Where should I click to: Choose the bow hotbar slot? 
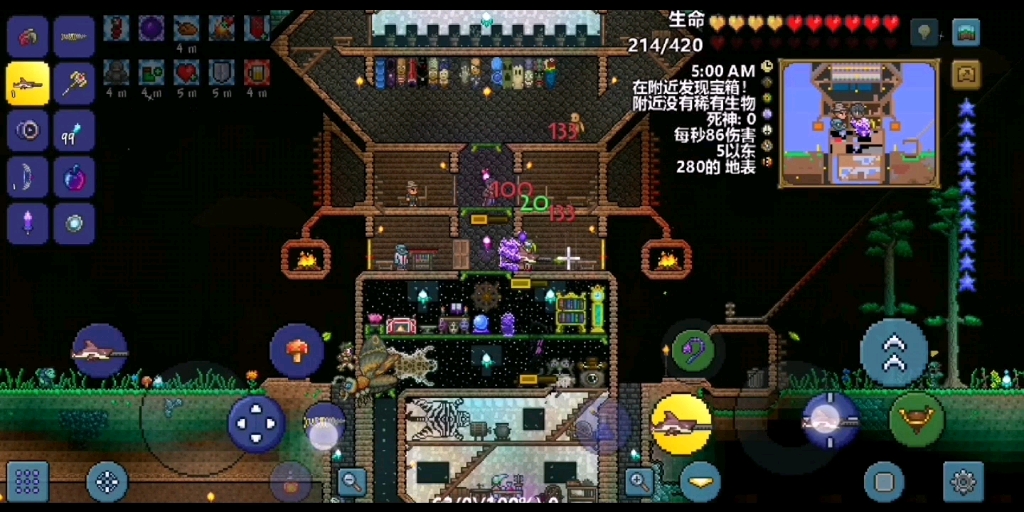[28, 178]
